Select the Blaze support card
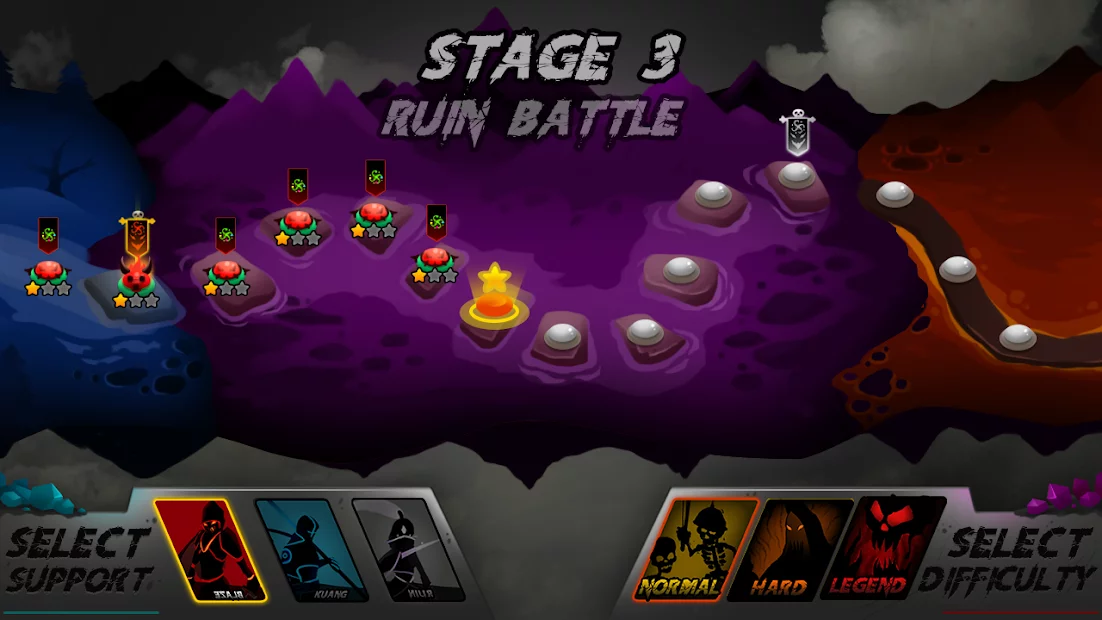This screenshot has width=1102, height=620. tap(210, 548)
